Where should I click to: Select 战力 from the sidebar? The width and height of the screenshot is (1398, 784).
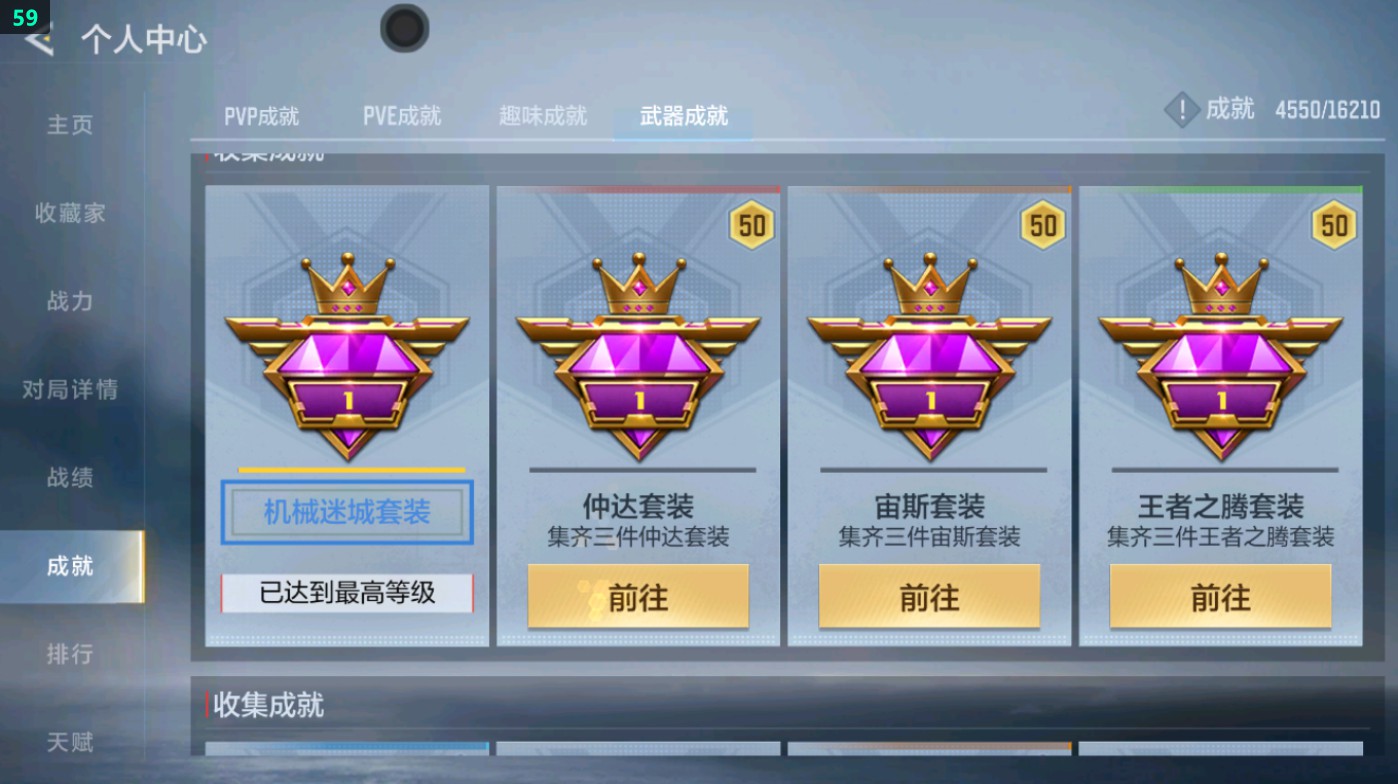(68, 302)
